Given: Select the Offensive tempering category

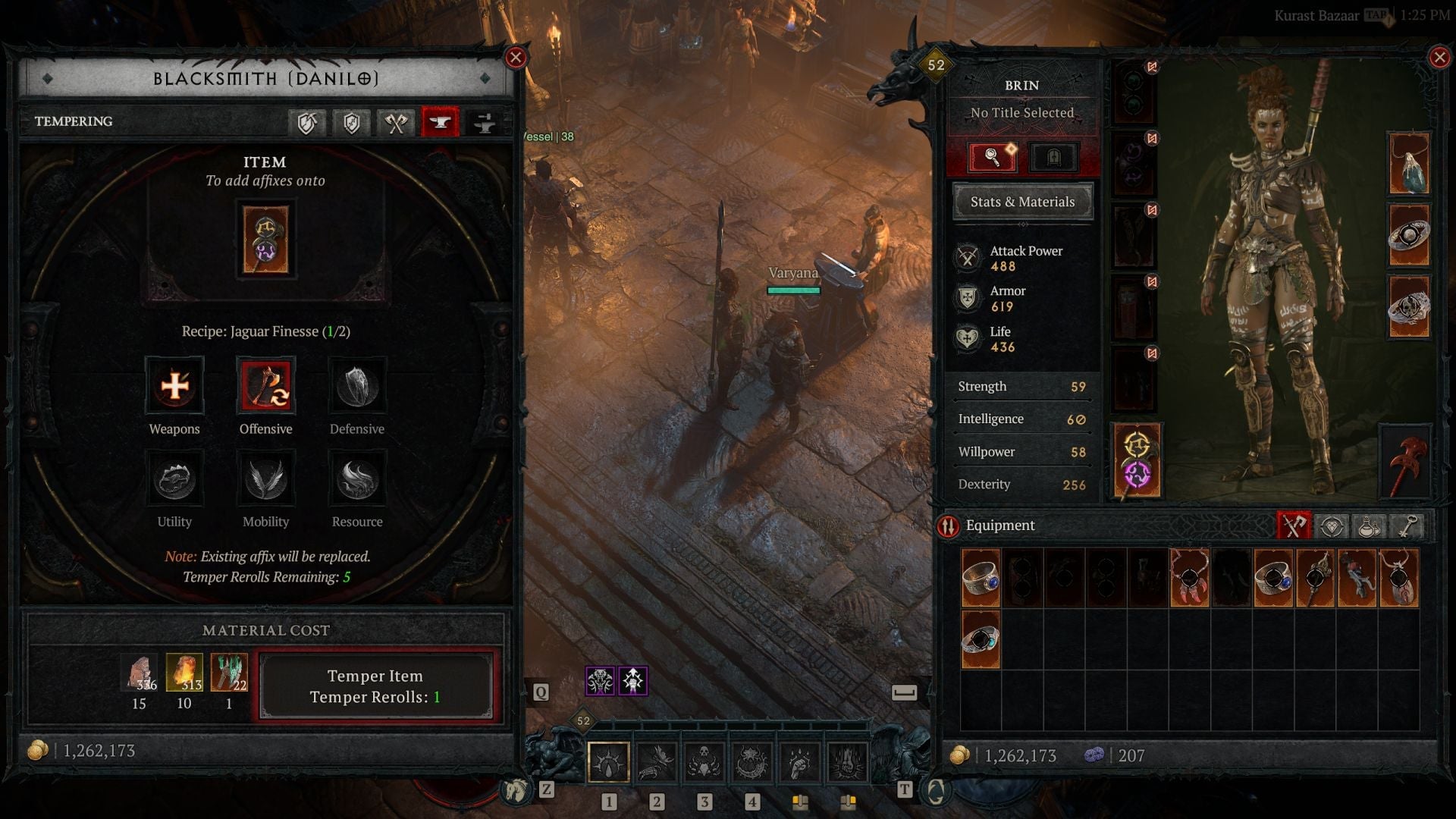Looking at the screenshot, I should (x=265, y=387).
